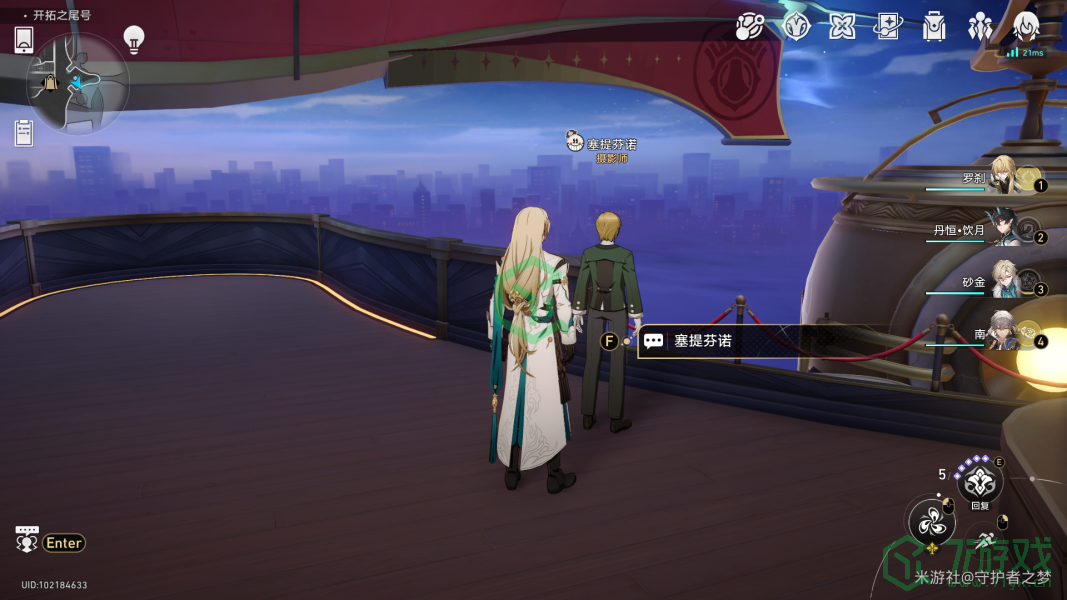Activate the 回复 technique skill
This screenshot has width=1067, height=600.
pyautogui.click(x=979, y=483)
